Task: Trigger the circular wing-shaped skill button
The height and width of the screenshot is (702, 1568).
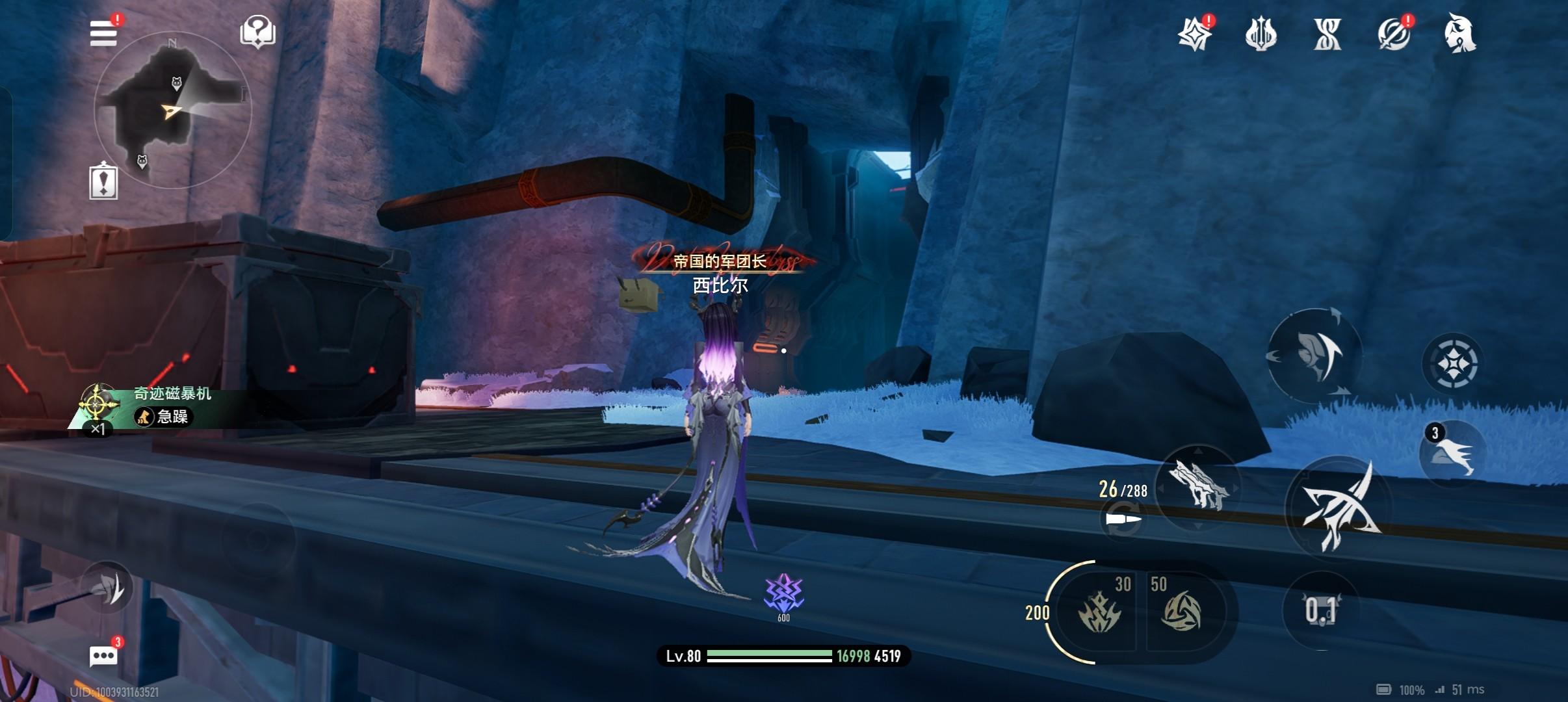Action: (1314, 356)
